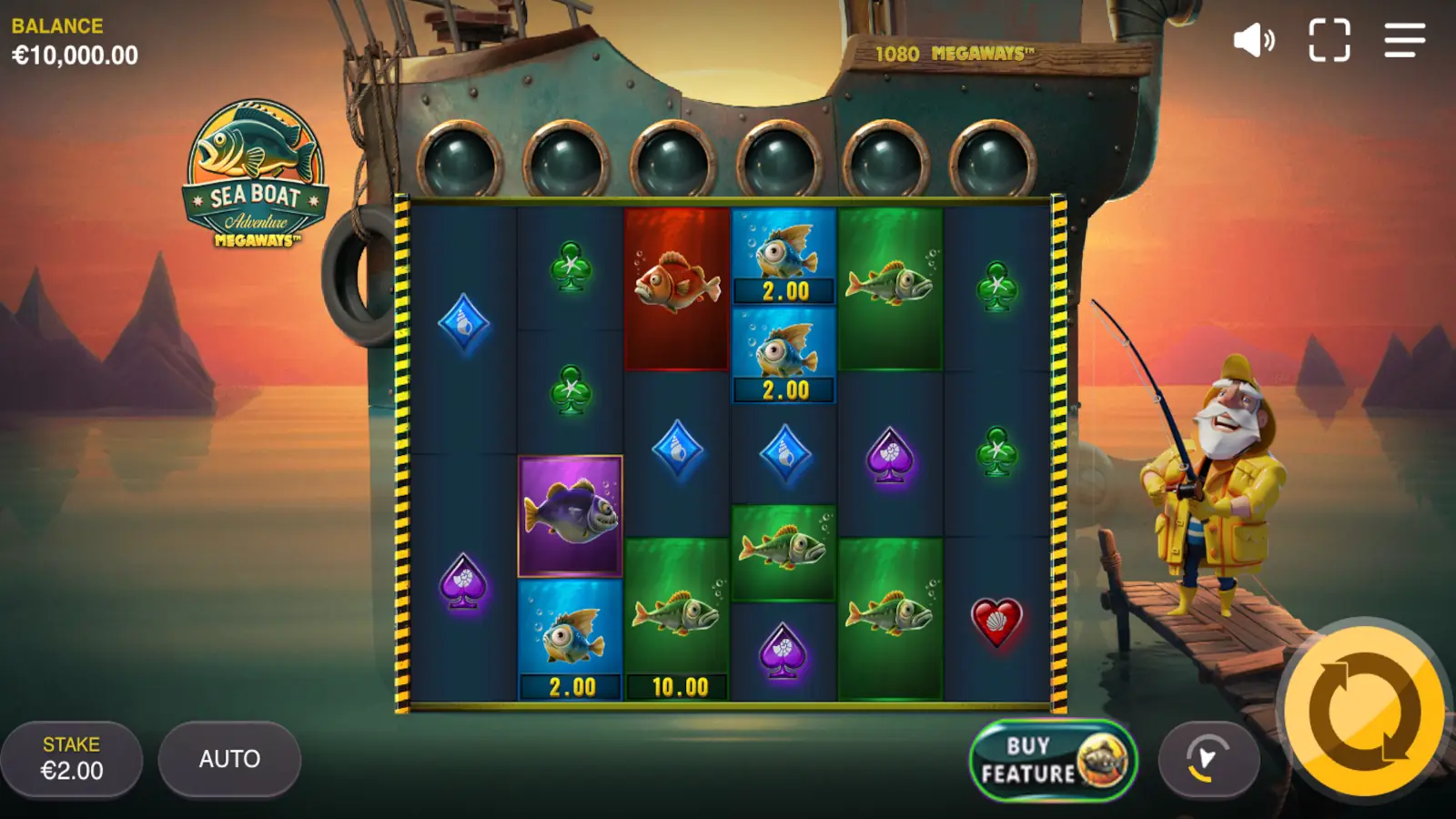Expand the game settings menu
This screenshot has width=1456, height=819.
tap(1403, 38)
